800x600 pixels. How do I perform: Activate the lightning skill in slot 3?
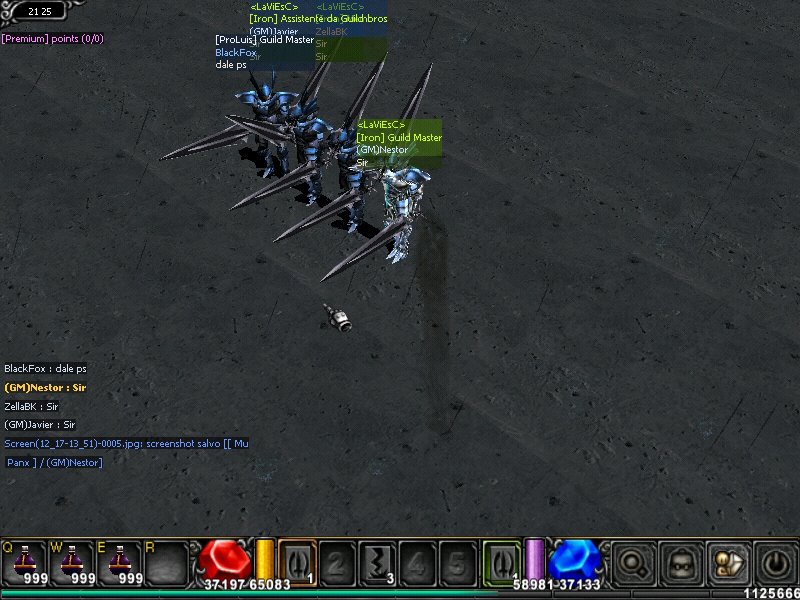coord(378,564)
